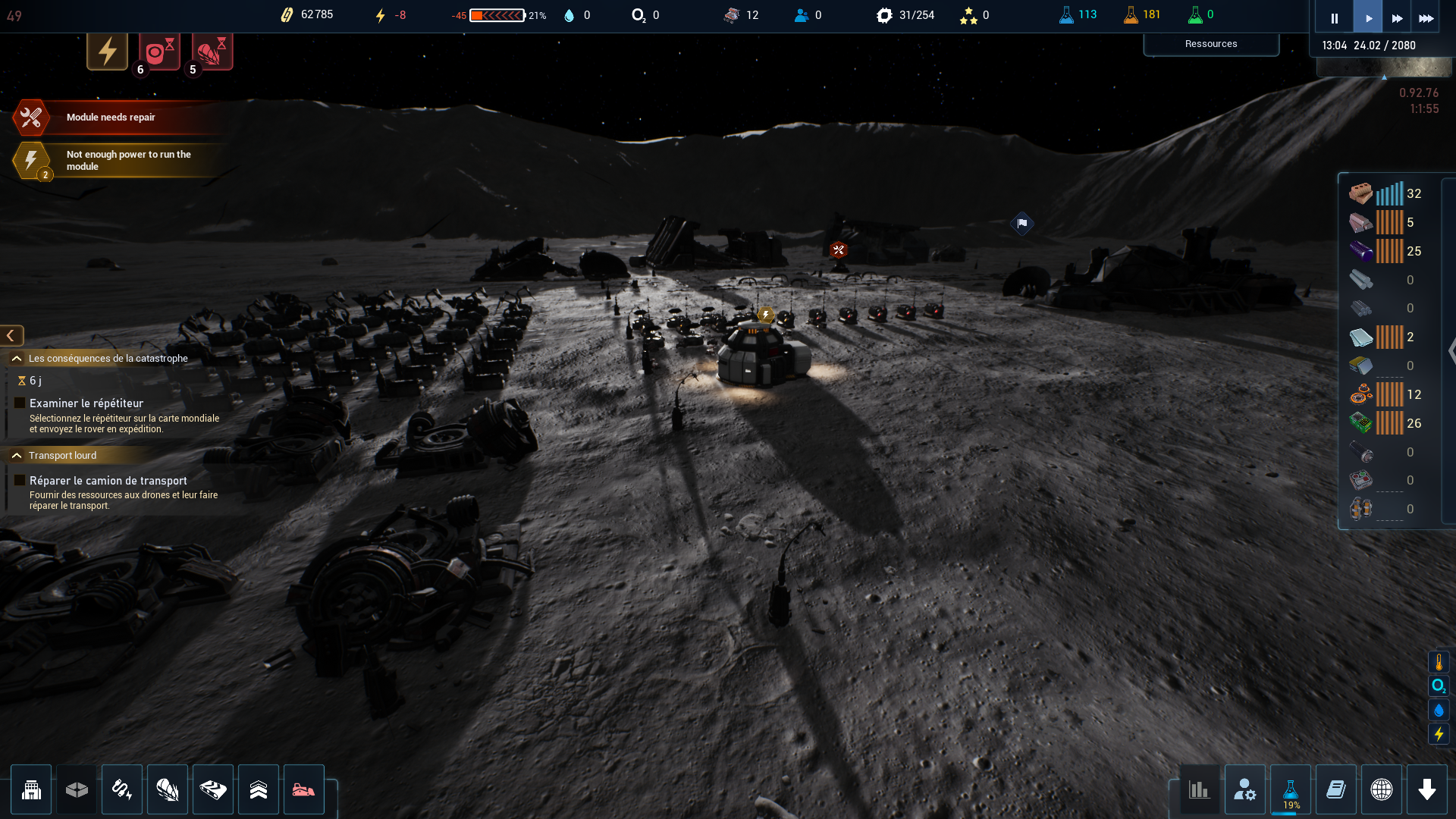The height and width of the screenshot is (819, 1456).
Task: Open the statistics bar chart panel
Action: click(x=1199, y=789)
